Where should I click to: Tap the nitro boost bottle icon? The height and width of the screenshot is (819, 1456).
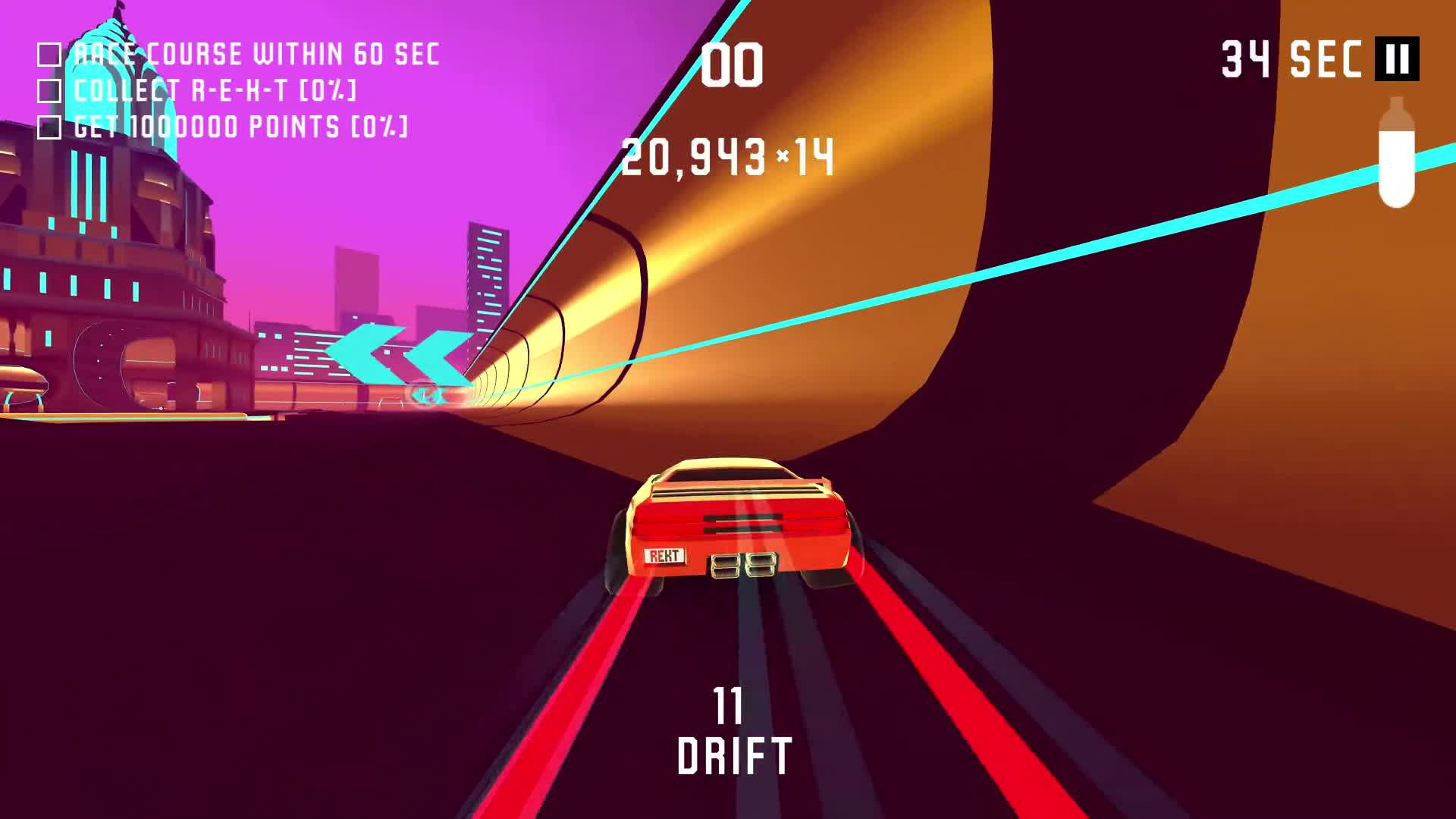pyautogui.click(x=1396, y=152)
